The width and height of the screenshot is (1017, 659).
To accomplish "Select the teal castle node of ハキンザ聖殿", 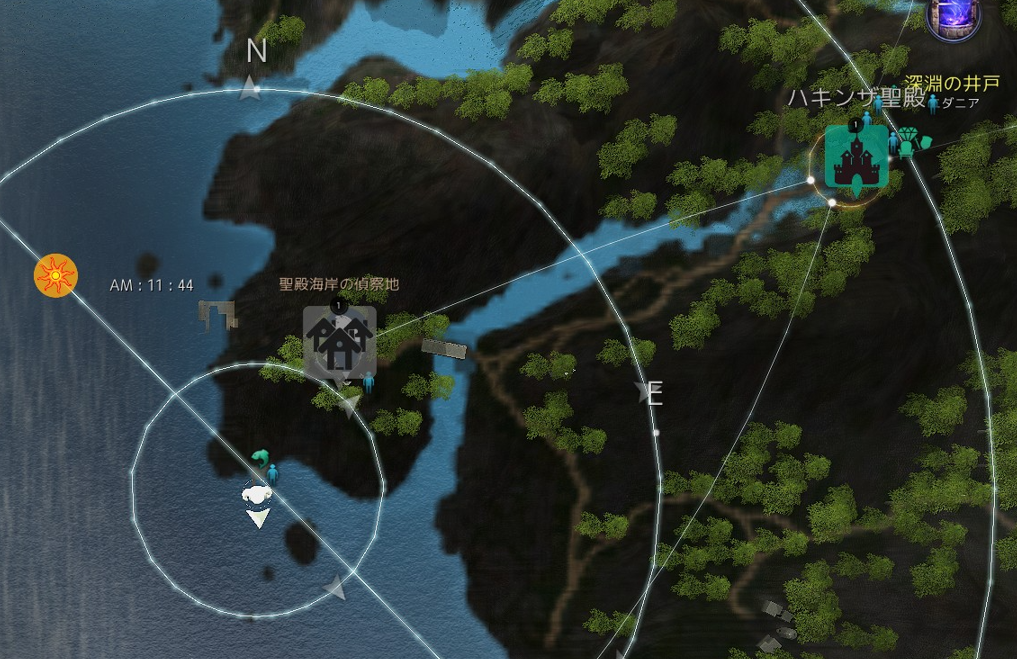I will 856,157.
